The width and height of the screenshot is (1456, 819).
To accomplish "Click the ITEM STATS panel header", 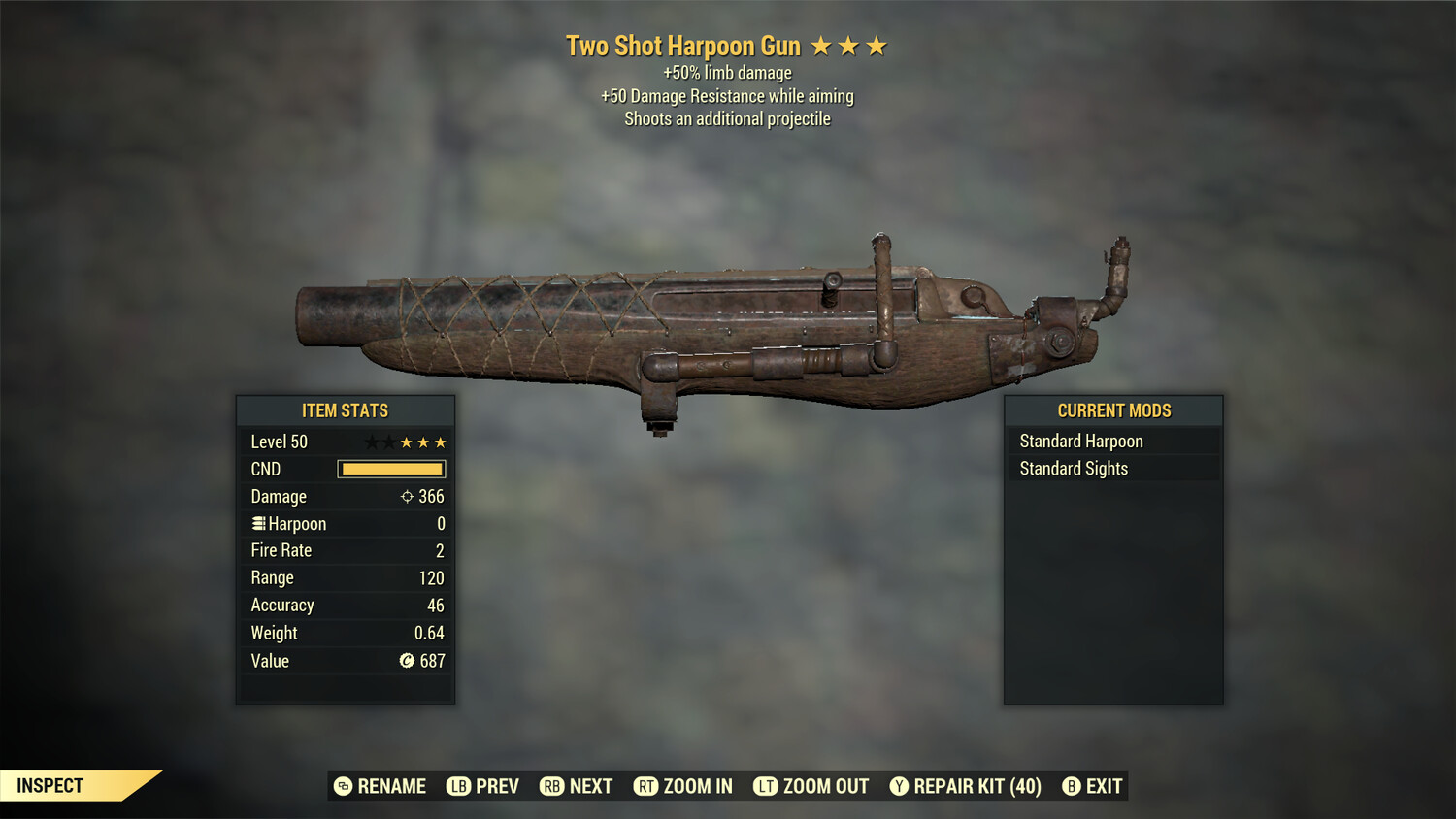I will pos(345,410).
